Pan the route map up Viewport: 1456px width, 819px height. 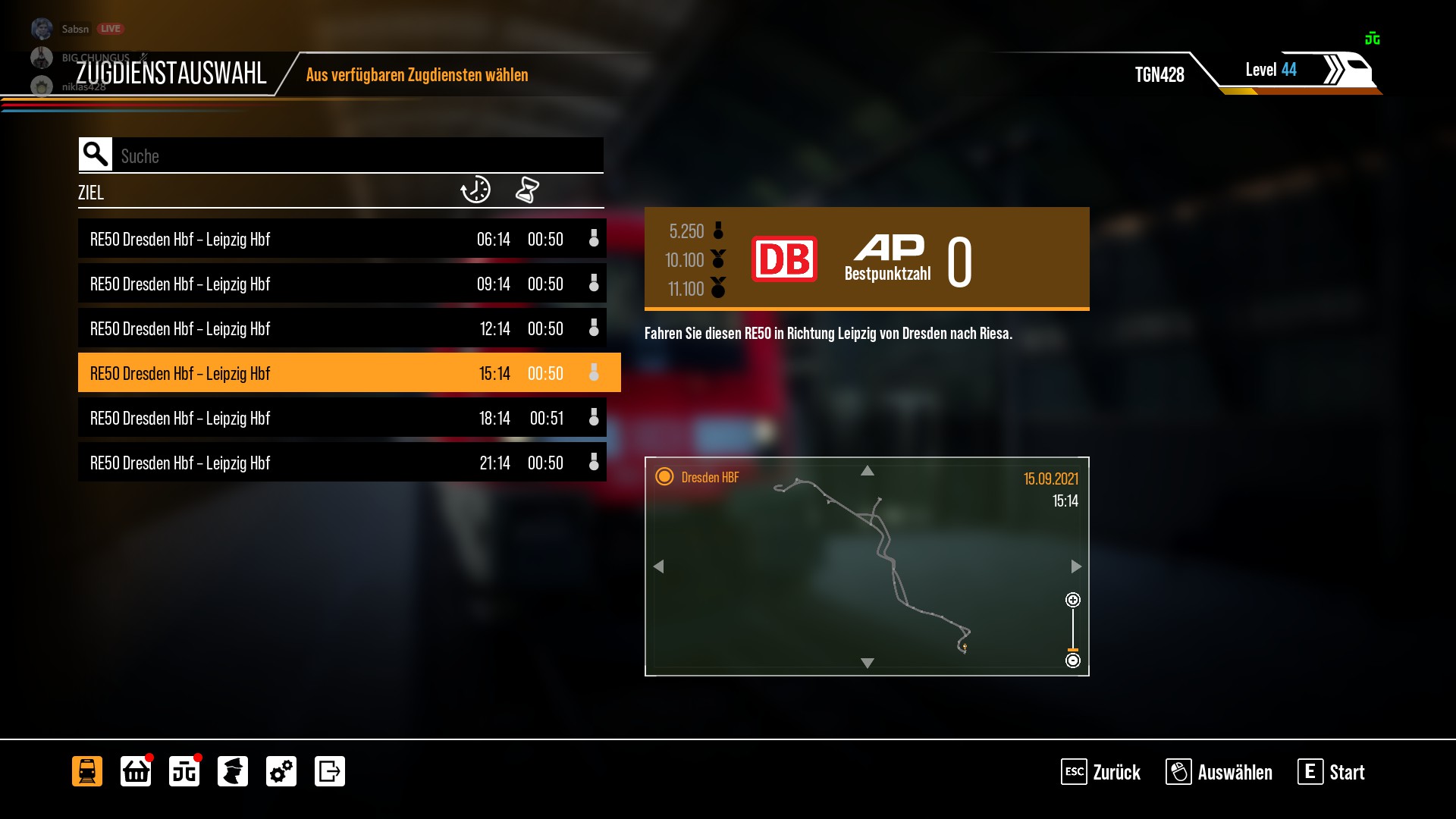pos(867,471)
